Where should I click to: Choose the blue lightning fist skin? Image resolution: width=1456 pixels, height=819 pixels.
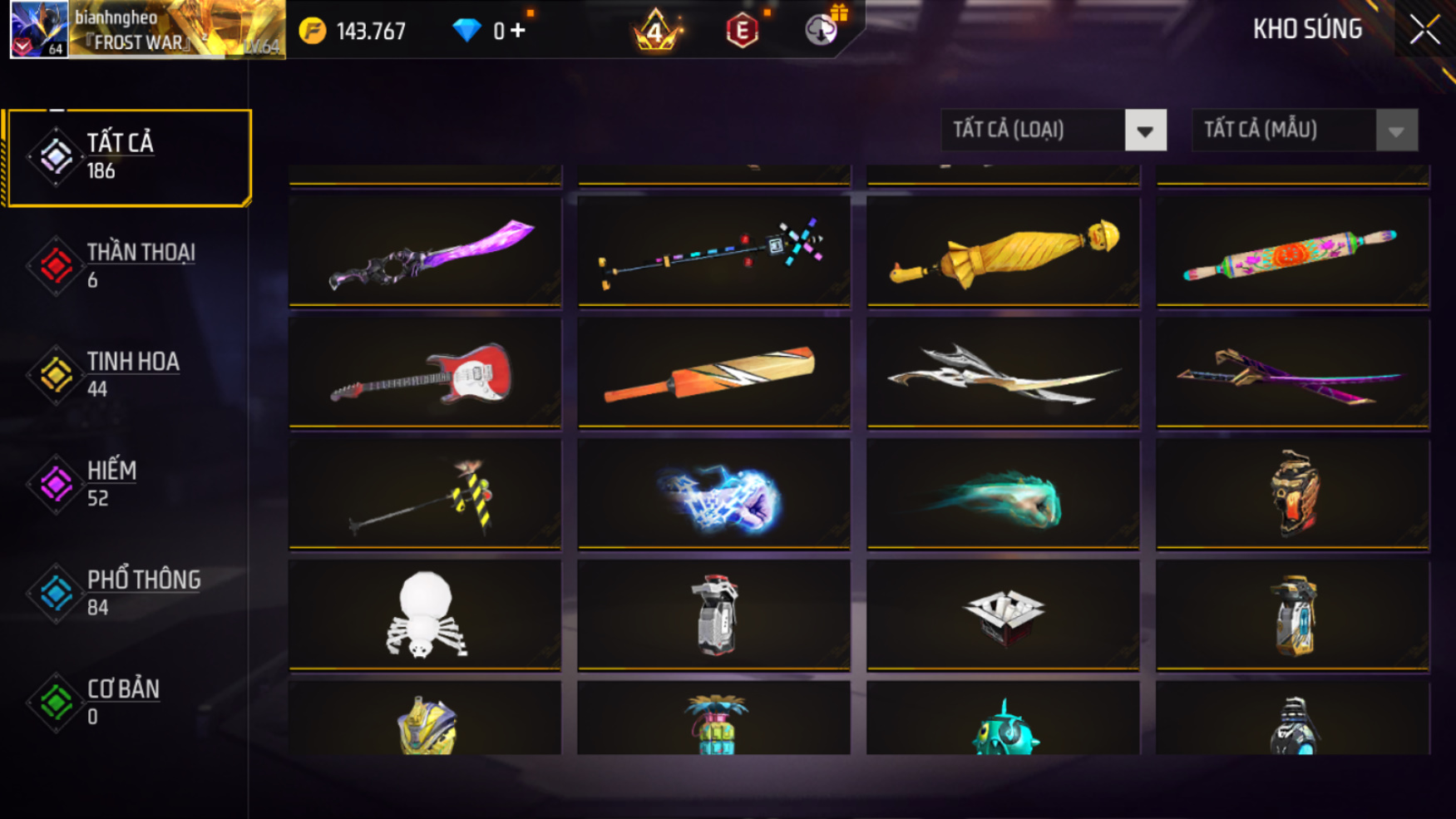pos(713,494)
